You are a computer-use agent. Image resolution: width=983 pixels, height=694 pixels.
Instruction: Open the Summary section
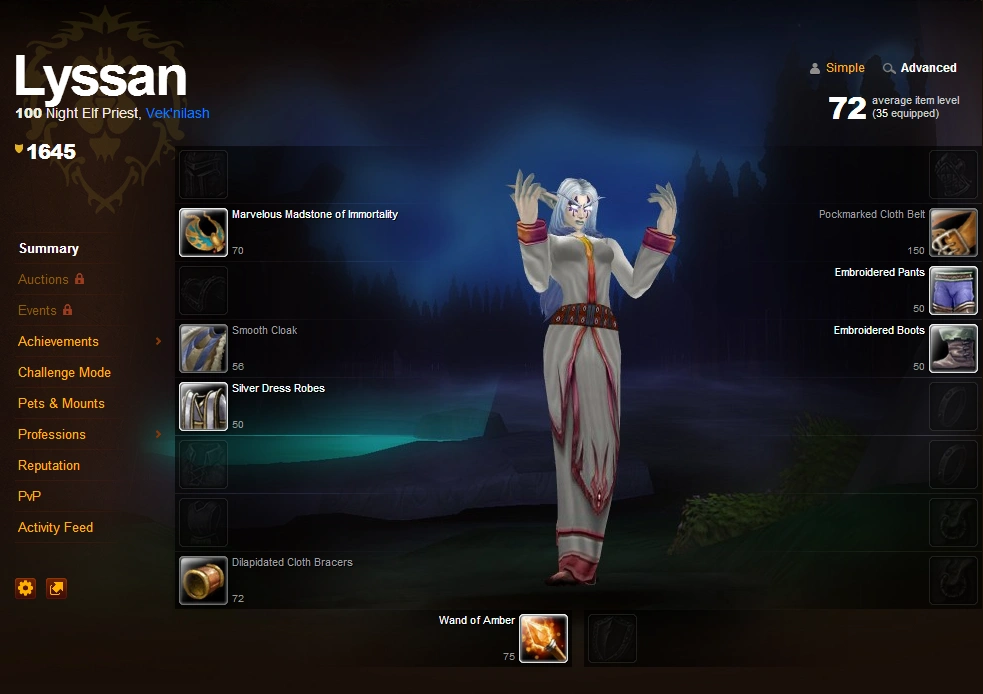48,249
